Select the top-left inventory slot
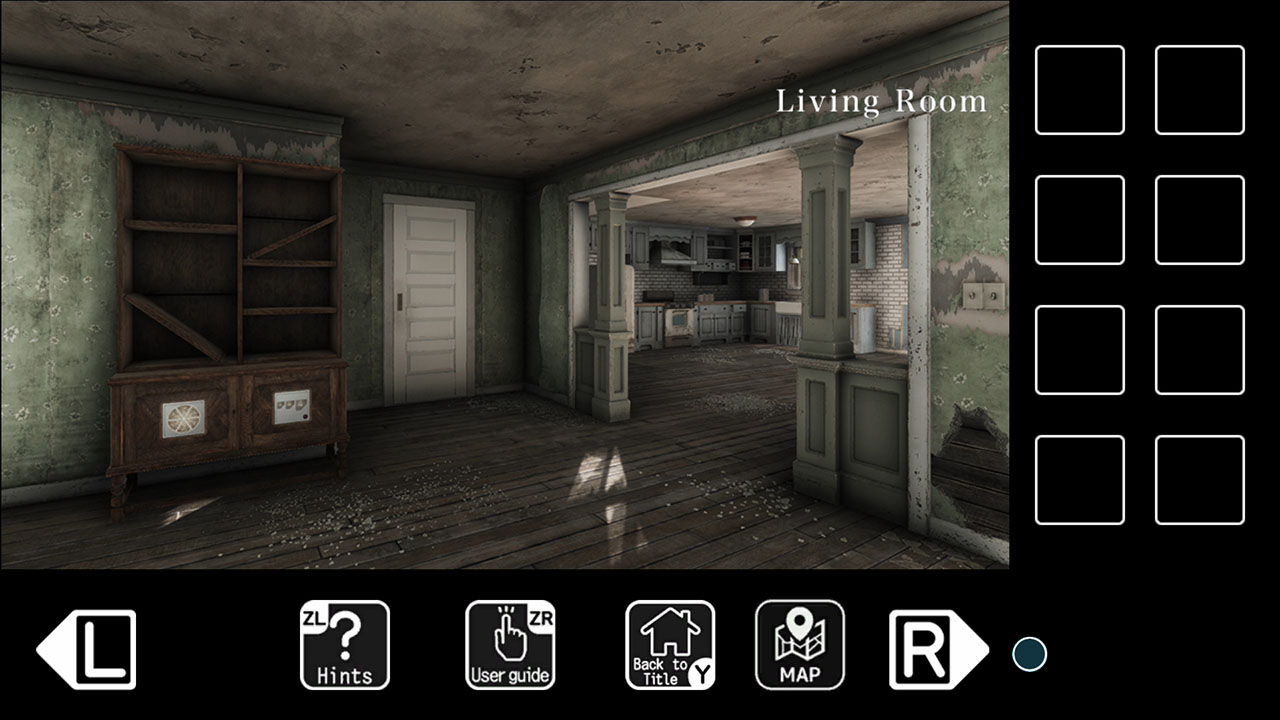 pos(1080,88)
